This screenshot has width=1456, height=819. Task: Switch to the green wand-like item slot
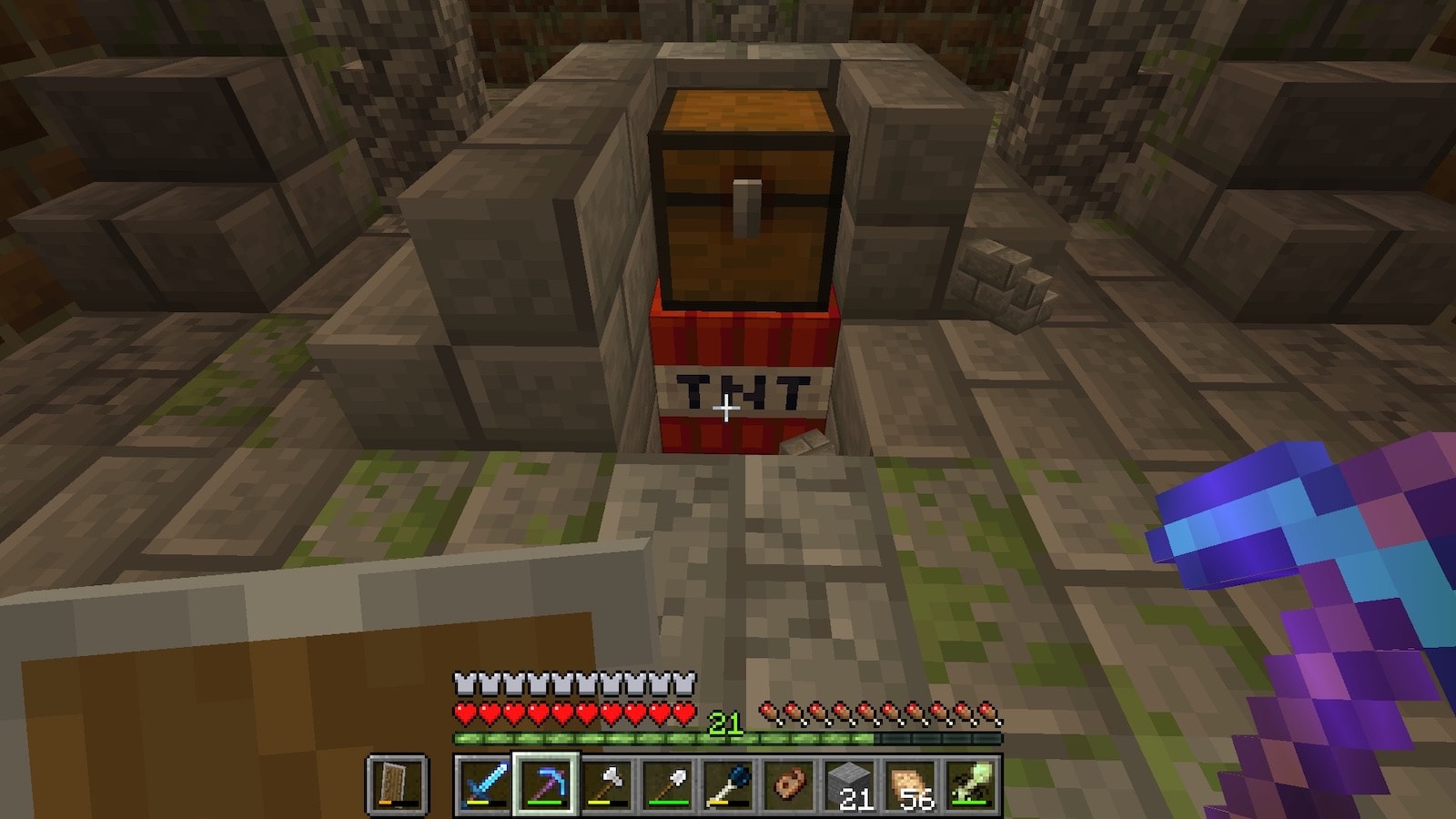(x=972, y=784)
